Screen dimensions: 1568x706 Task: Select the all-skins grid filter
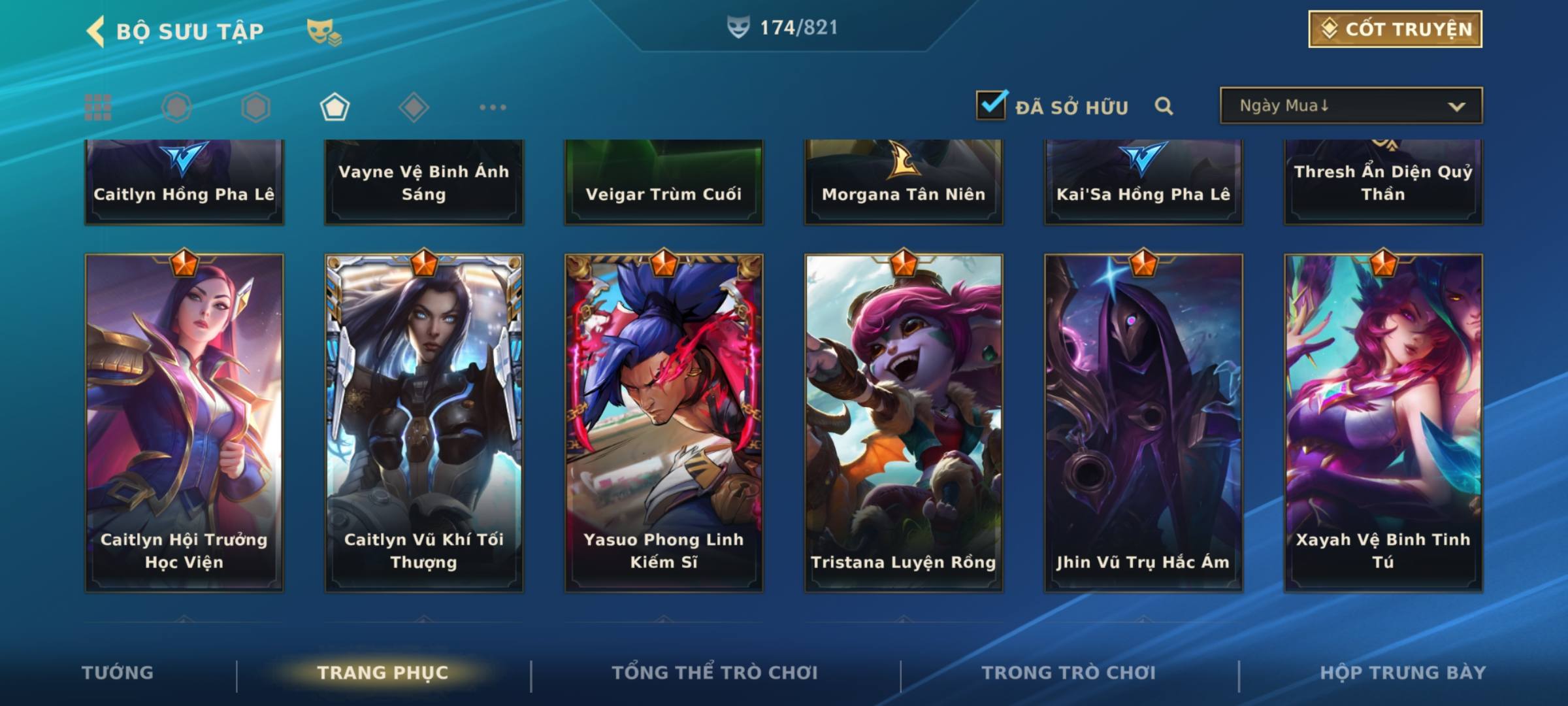point(98,107)
